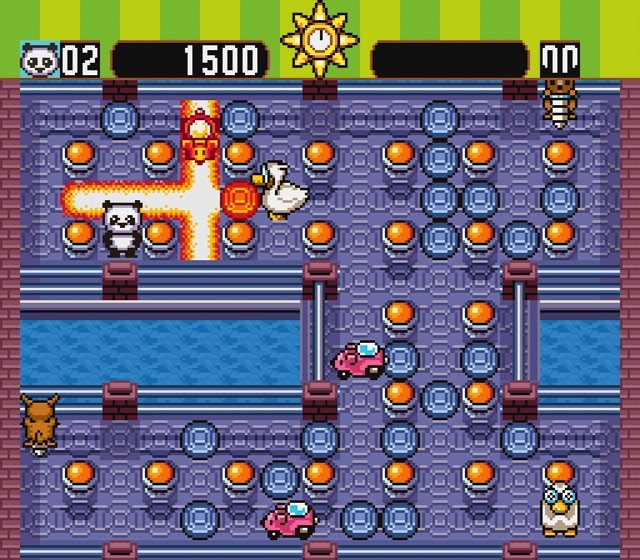Screen dimensions: 640x560
Task: Click the panda player portrait icon
Action: (x=38, y=61)
